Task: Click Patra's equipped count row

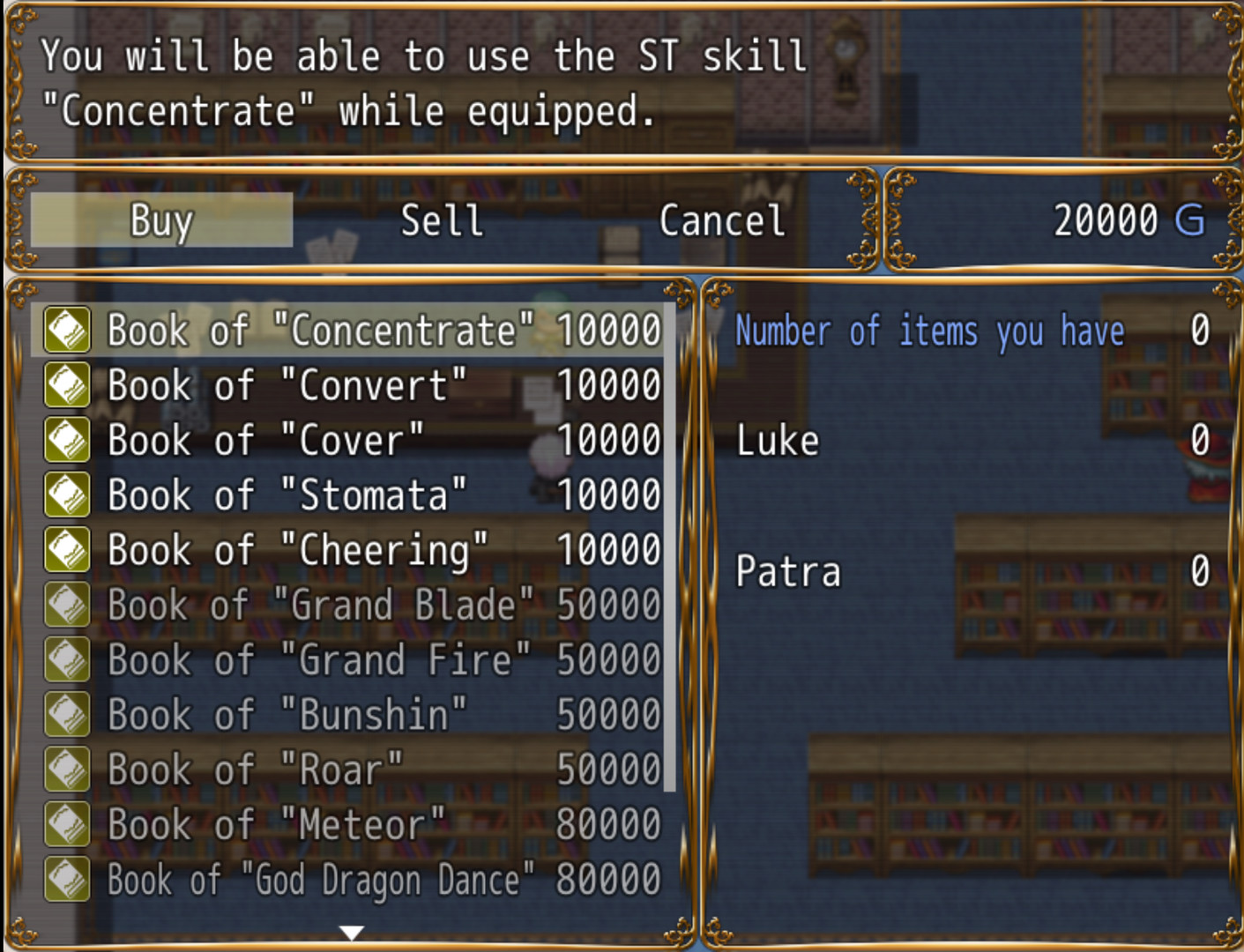Action: coord(970,571)
